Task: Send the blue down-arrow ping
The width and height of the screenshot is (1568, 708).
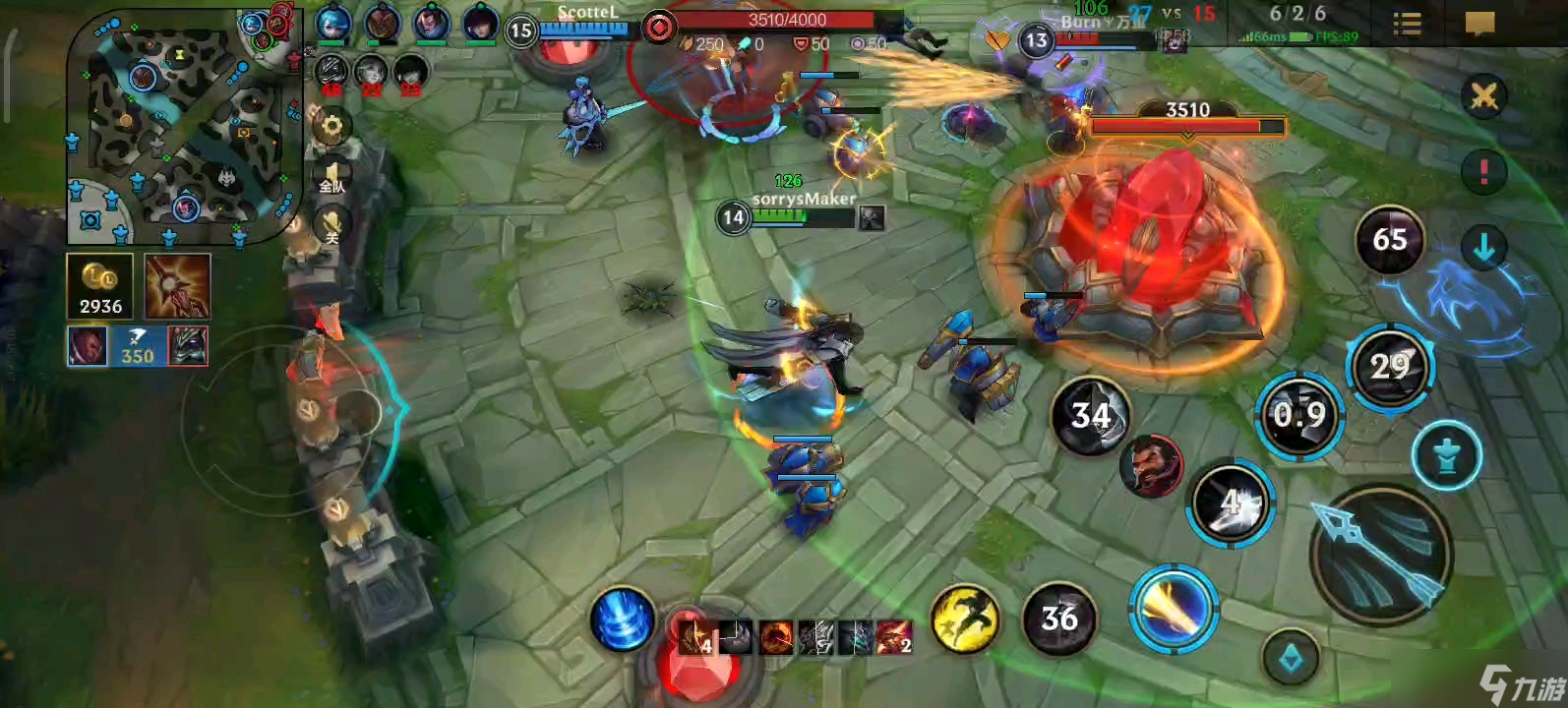Action: (1483, 248)
